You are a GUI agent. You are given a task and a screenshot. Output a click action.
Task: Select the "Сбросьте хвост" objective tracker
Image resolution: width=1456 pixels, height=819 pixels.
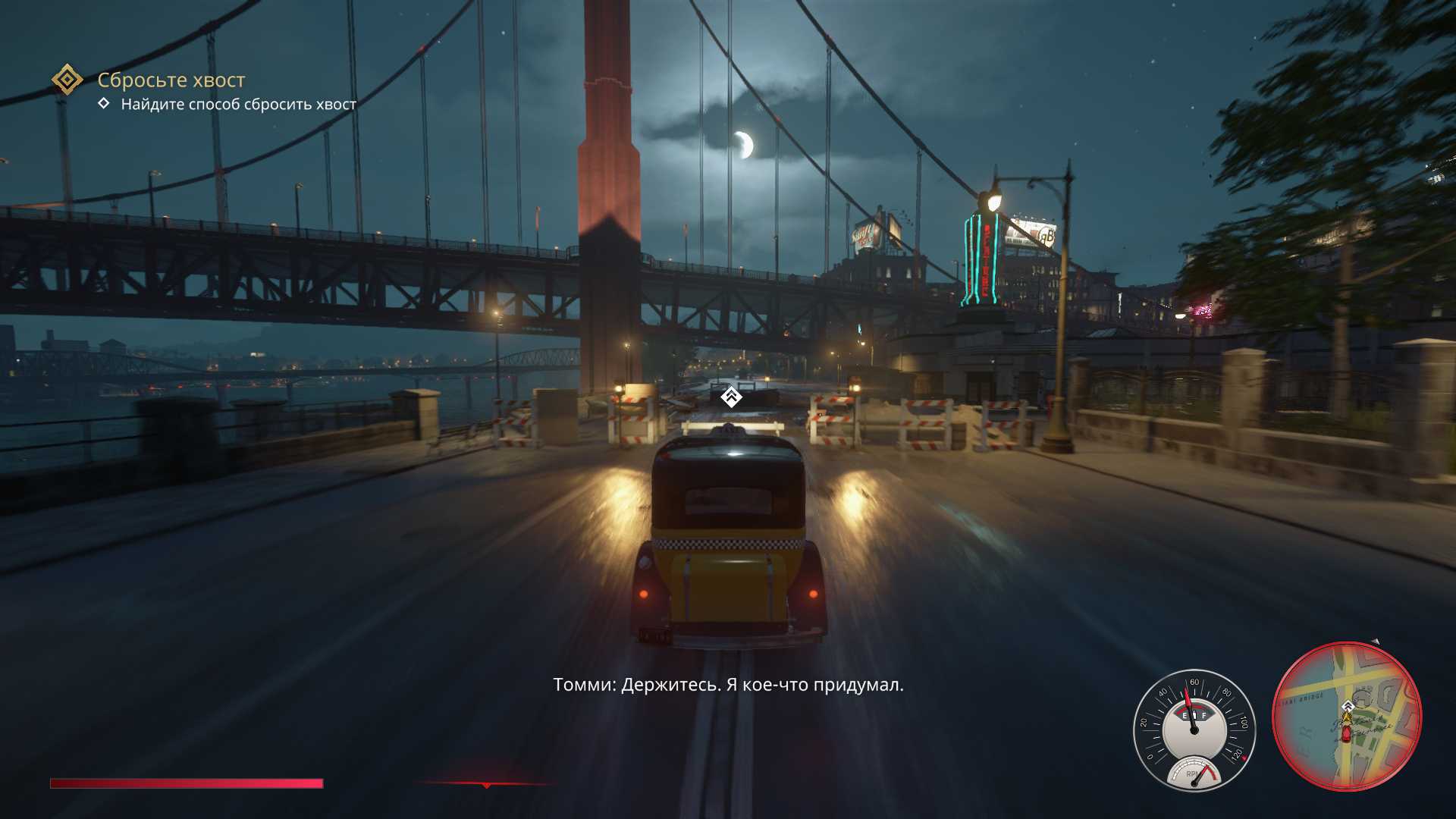[171, 80]
